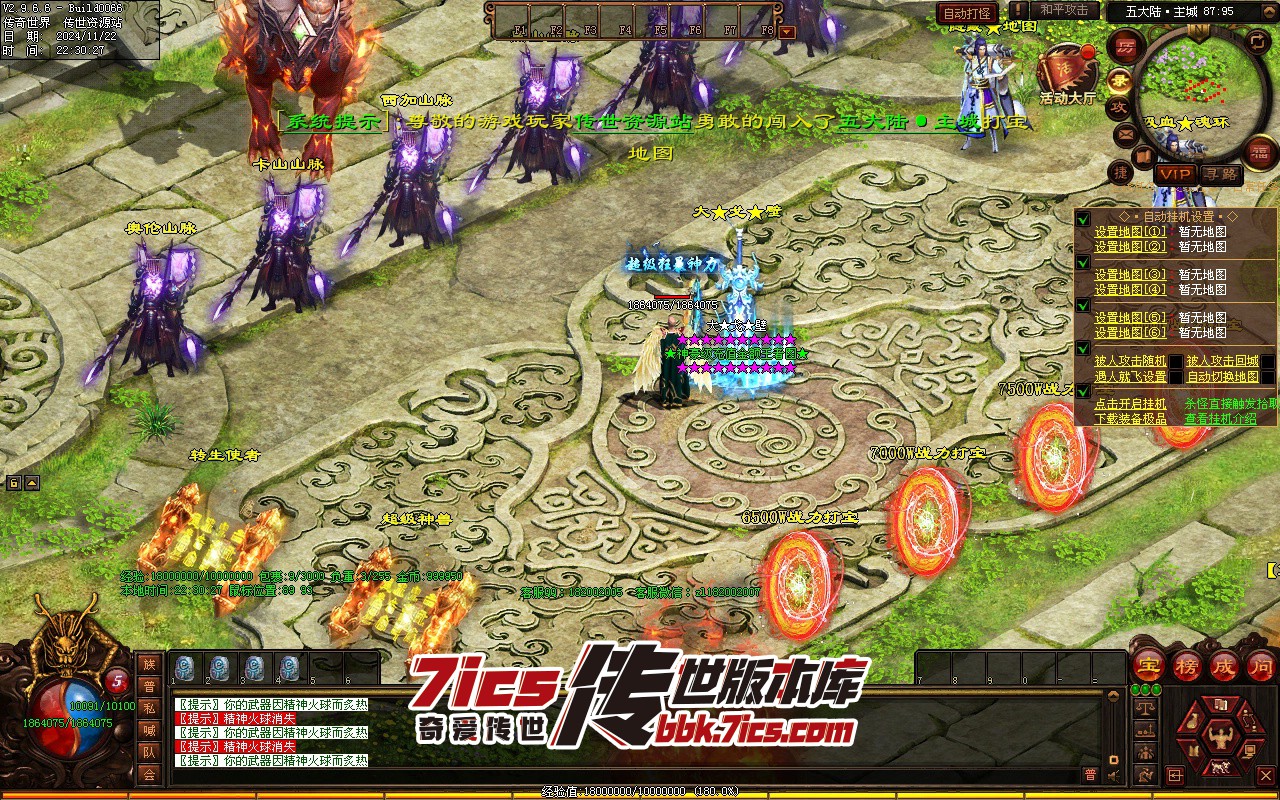Select the 私 private chat channel
1280x800 pixels.
tap(149, 708)
